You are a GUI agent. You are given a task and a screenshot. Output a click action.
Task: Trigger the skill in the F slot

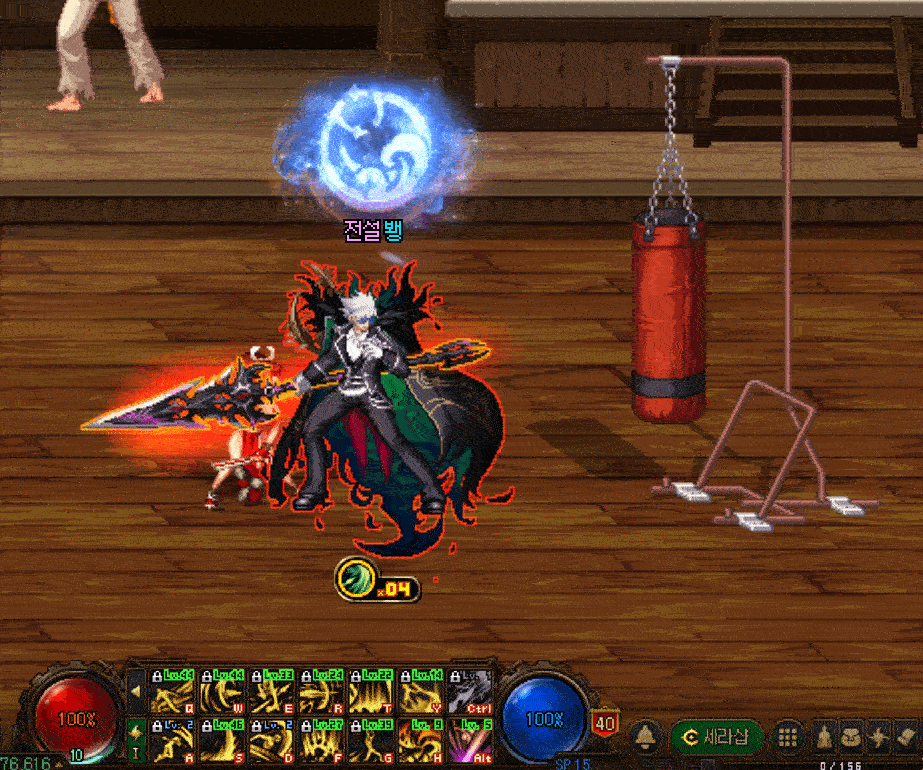tap(322, 741)
